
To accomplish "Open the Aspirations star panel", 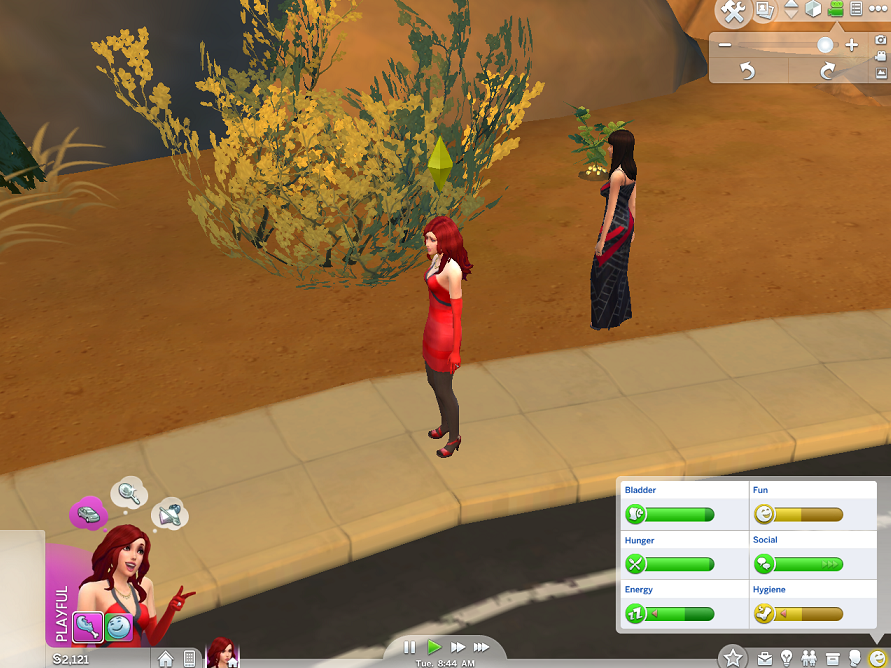I will 733,657.
